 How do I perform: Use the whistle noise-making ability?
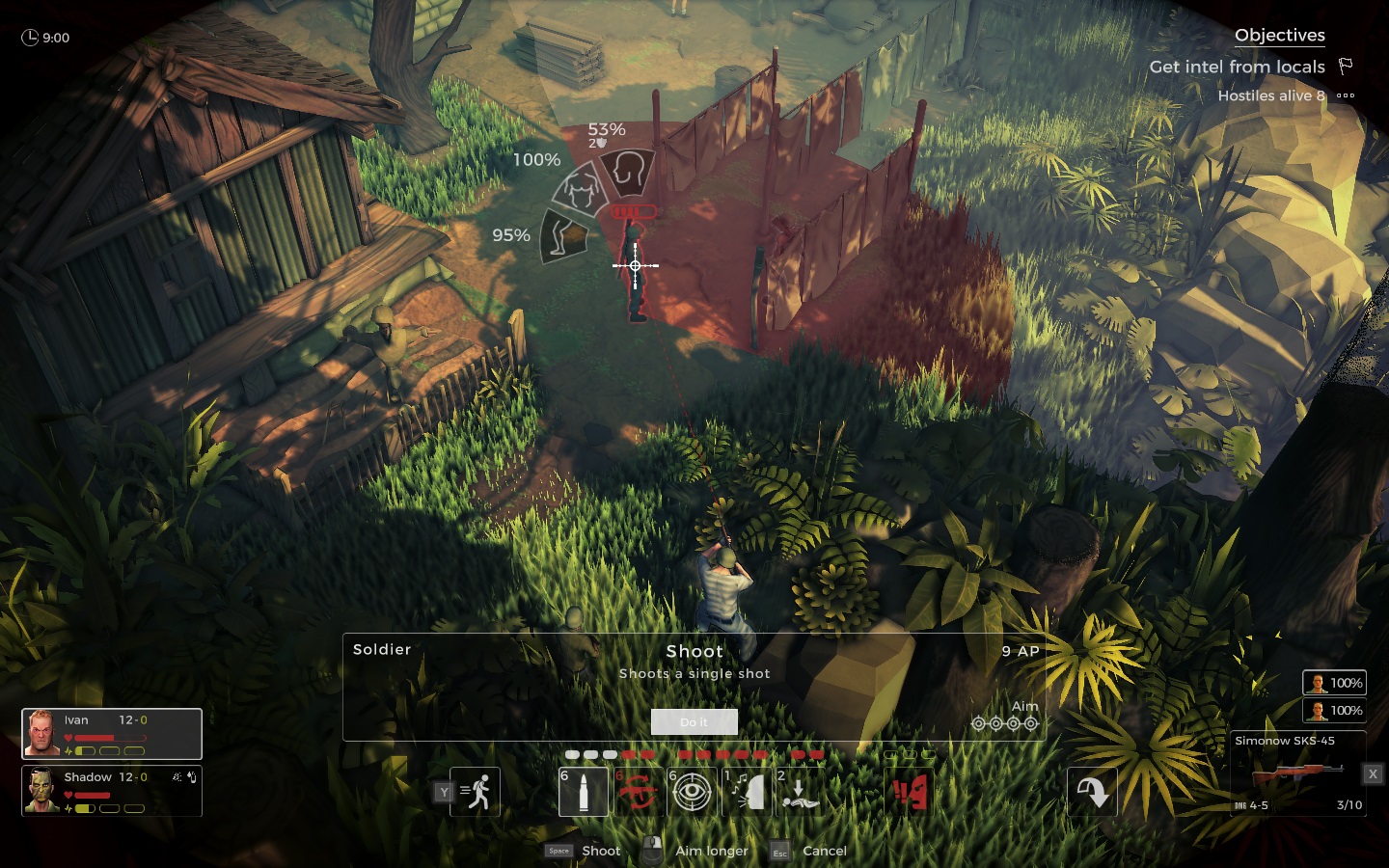[x=746, y=792]
